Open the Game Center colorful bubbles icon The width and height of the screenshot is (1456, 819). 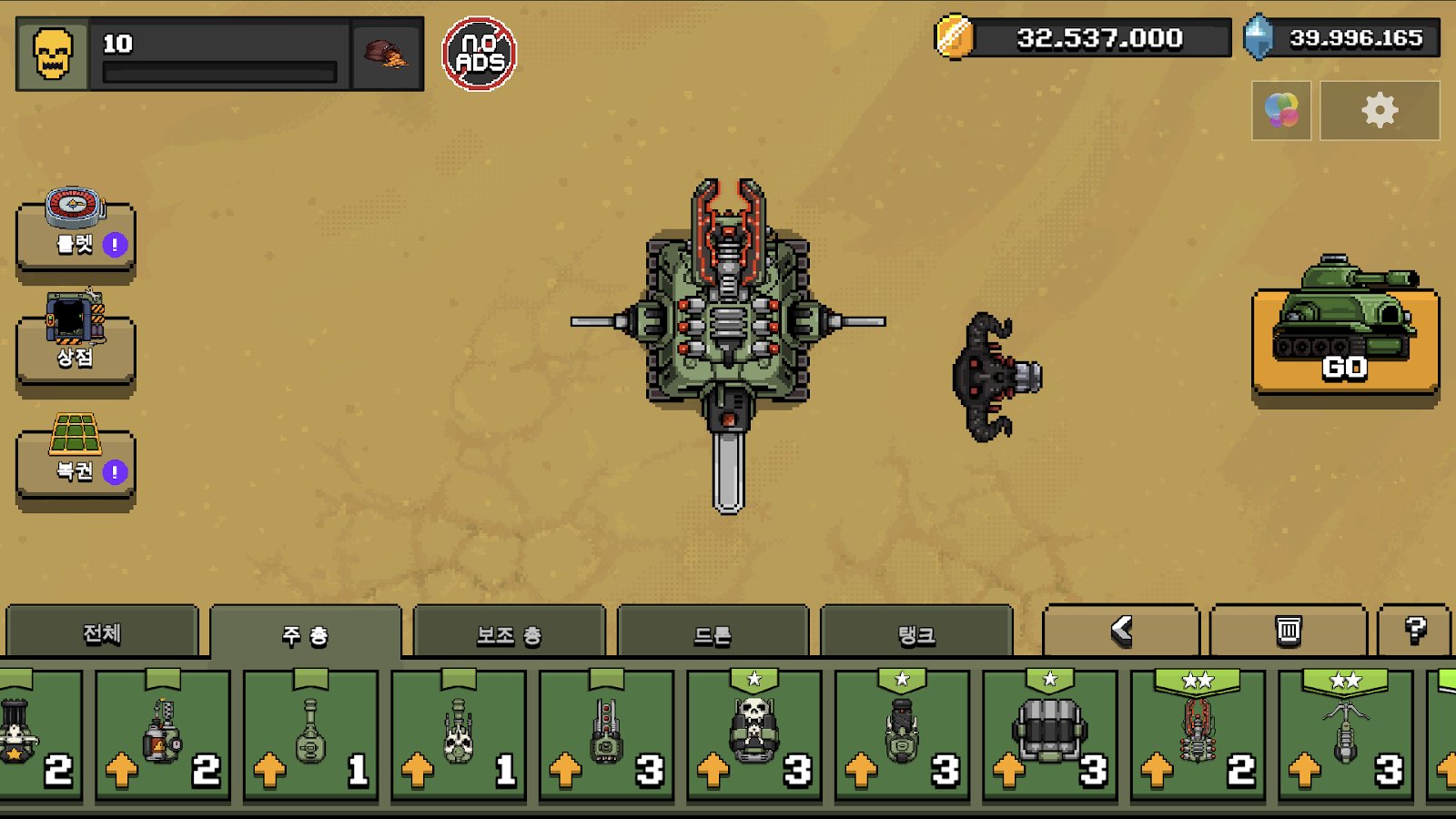point(1281,111)
